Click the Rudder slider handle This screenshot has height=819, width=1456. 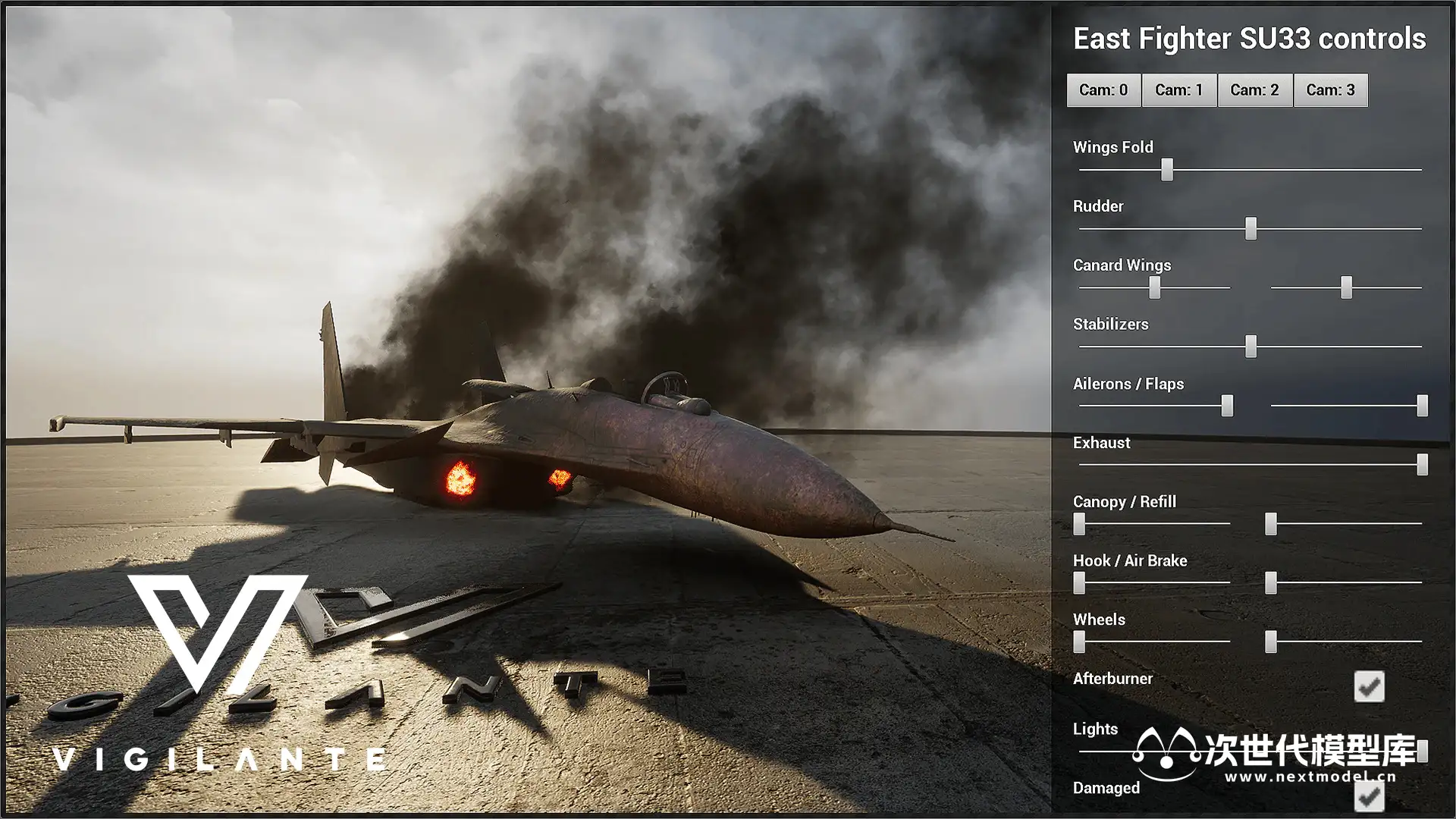tap(1250, 228)
